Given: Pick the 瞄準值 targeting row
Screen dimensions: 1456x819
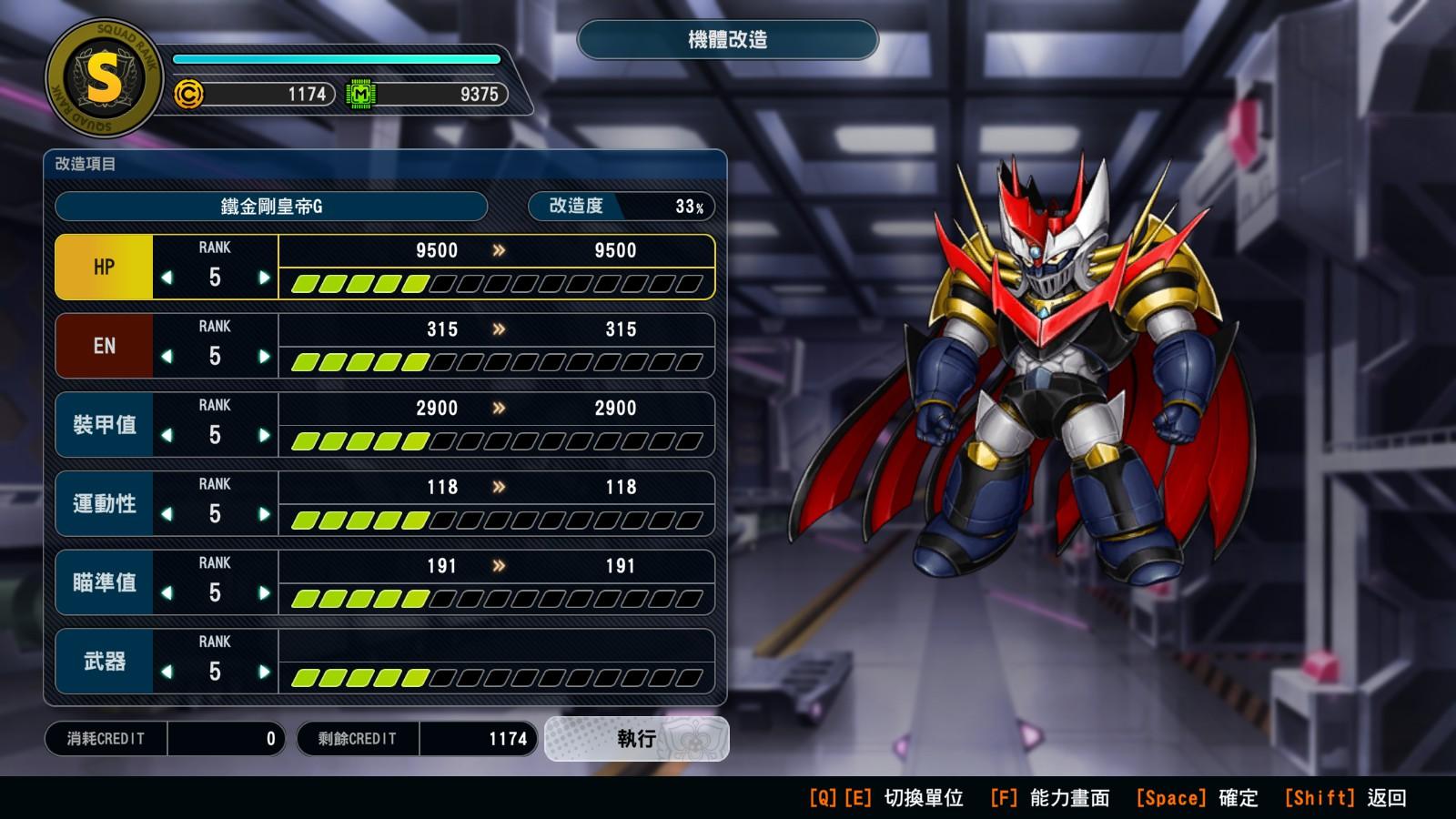Looking at the screenshot, I should pos(104,582).
